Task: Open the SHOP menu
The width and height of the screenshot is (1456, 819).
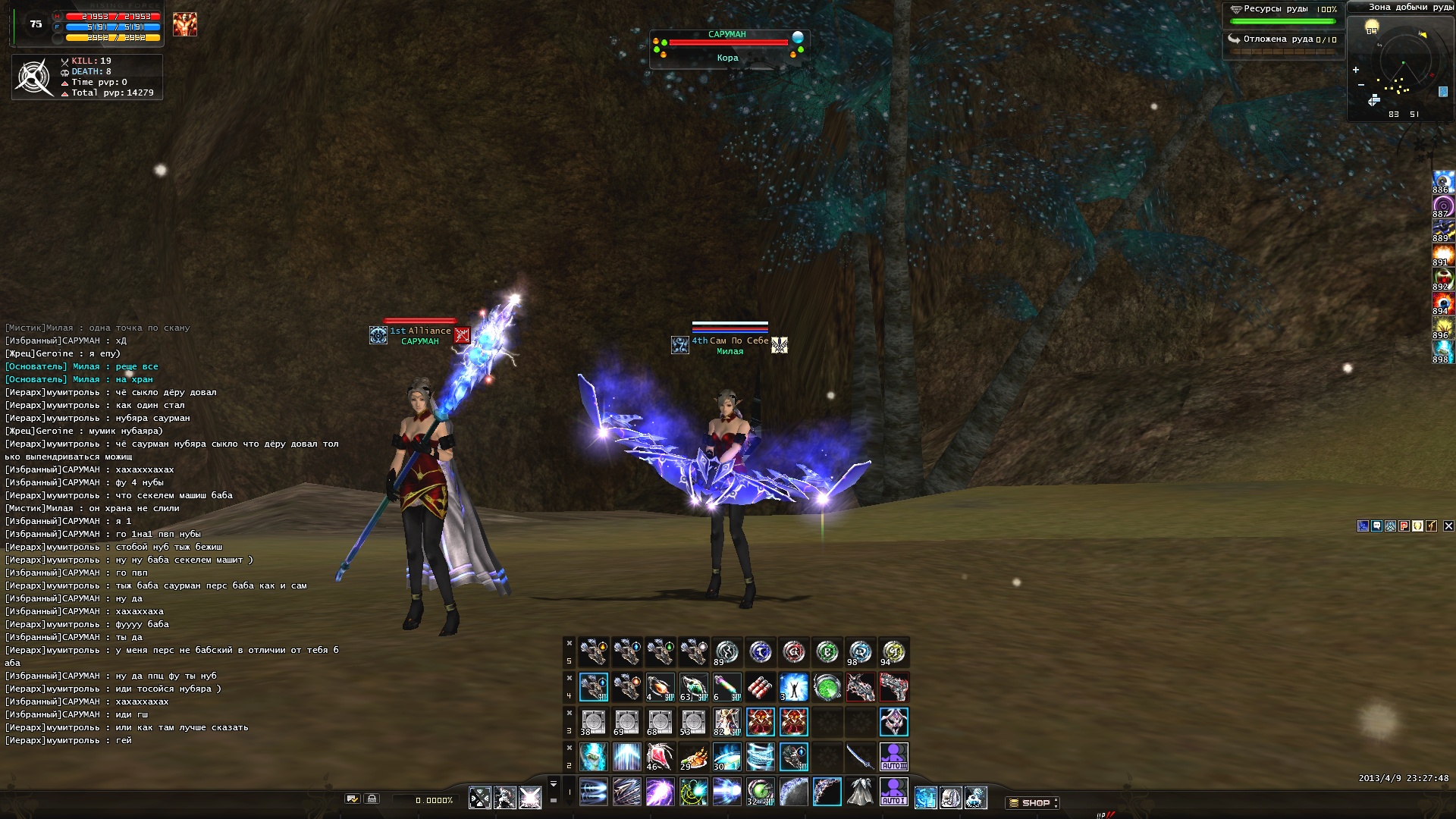Action: 1033,802
